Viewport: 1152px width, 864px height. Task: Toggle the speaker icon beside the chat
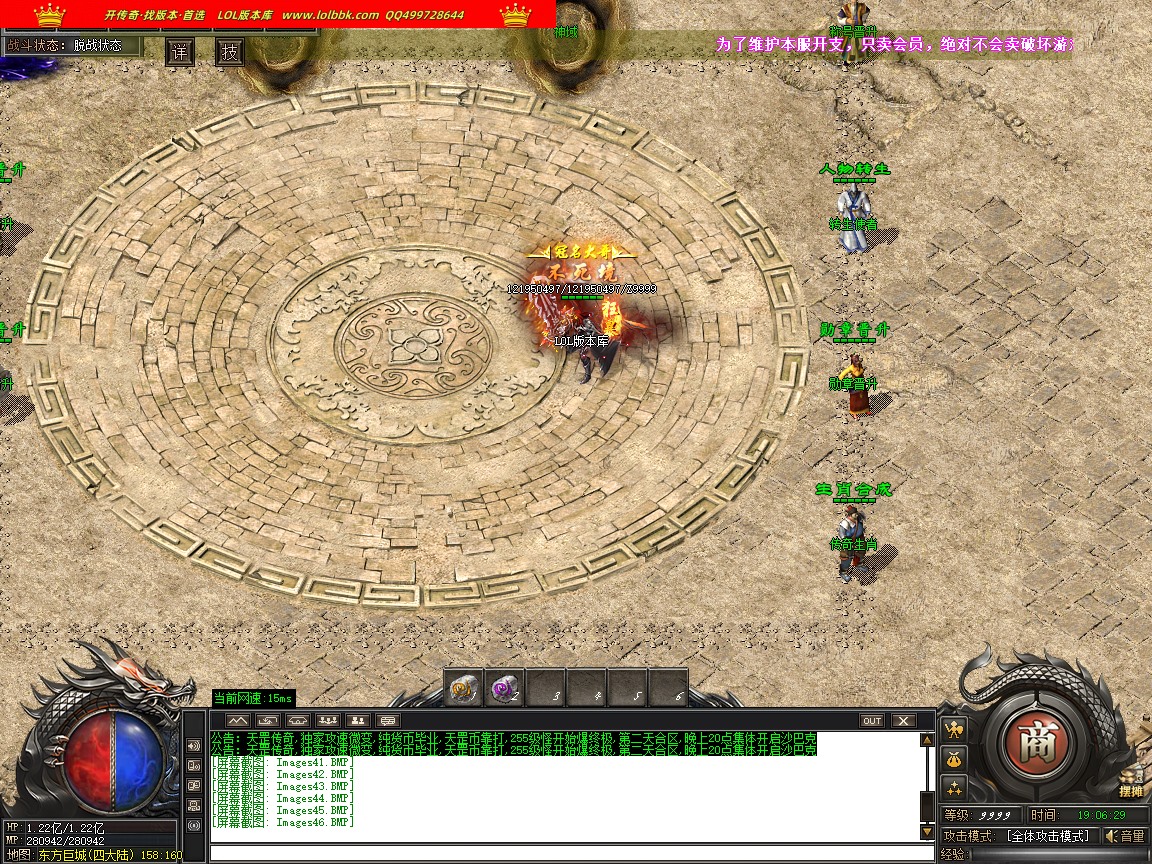(194, 746)
